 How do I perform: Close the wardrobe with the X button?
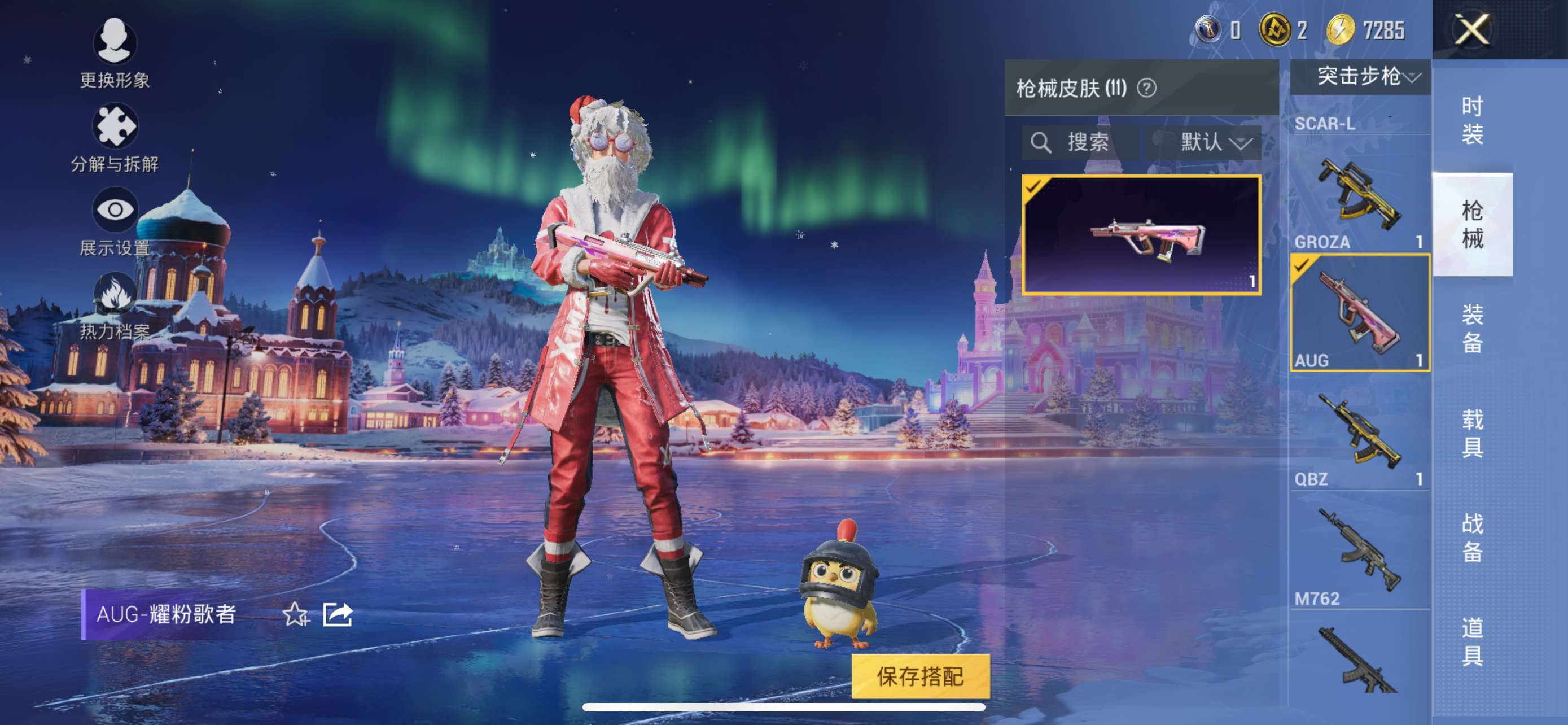[x=1472, y=29]
